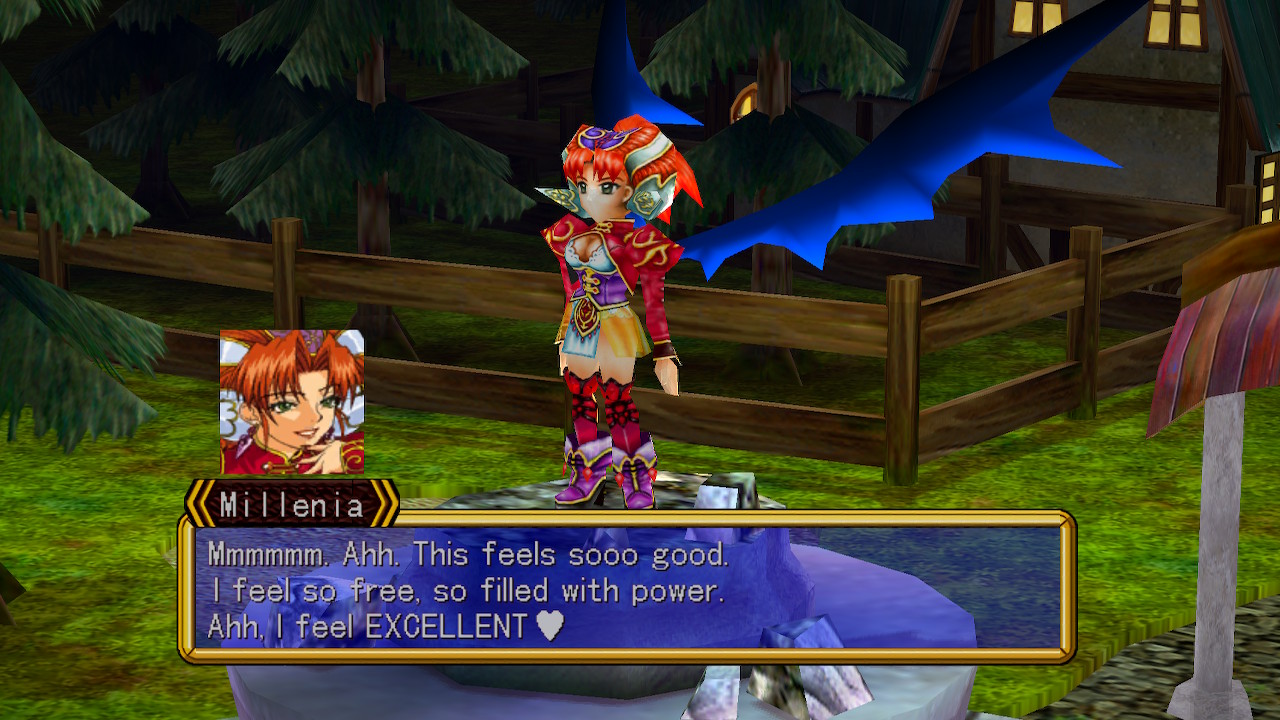Click the word EXCELLENT in the dialogue

(450, 625)
